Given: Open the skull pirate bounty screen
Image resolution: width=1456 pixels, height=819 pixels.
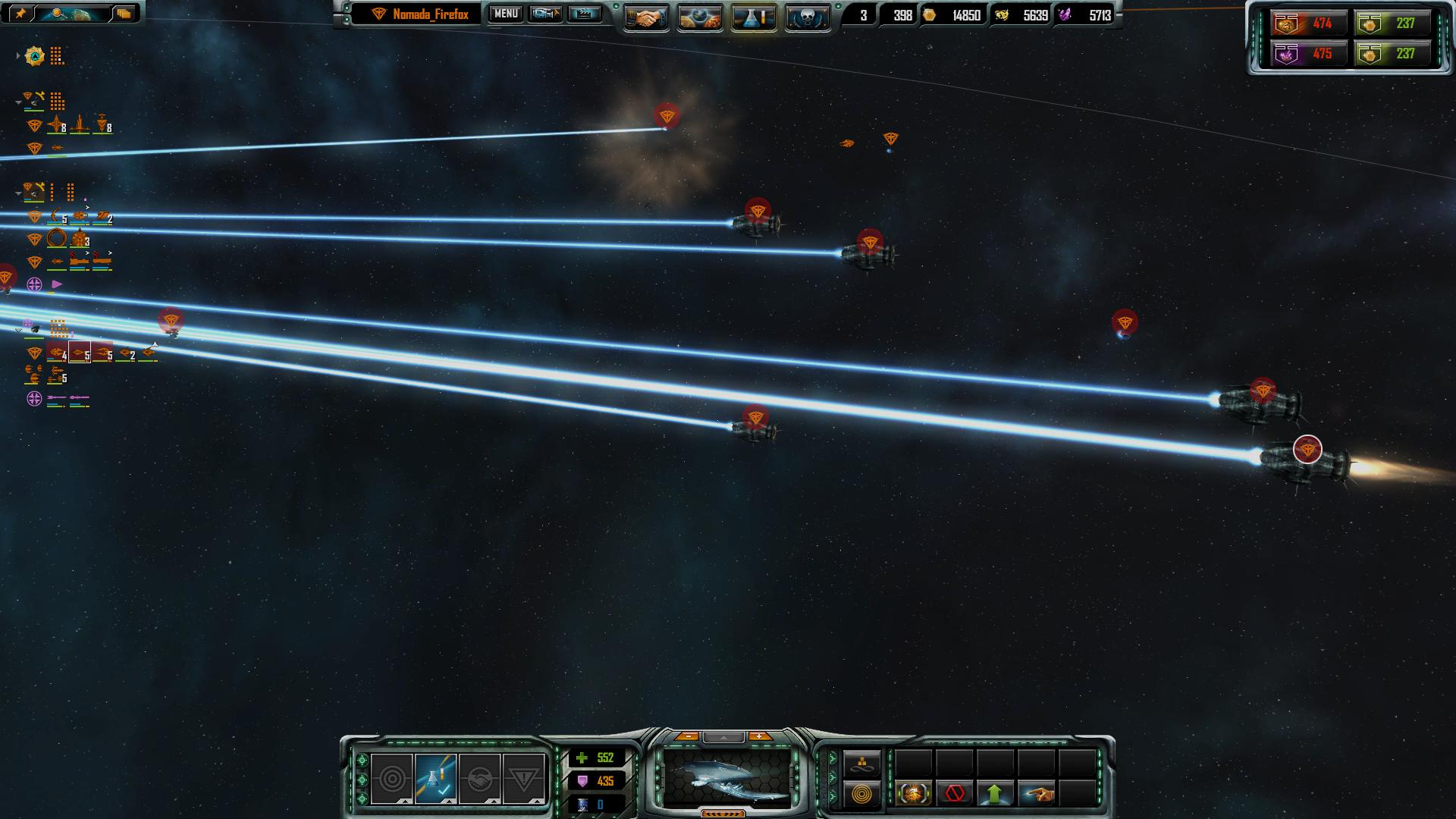Looking at the screenshot, I should point(807,17).
